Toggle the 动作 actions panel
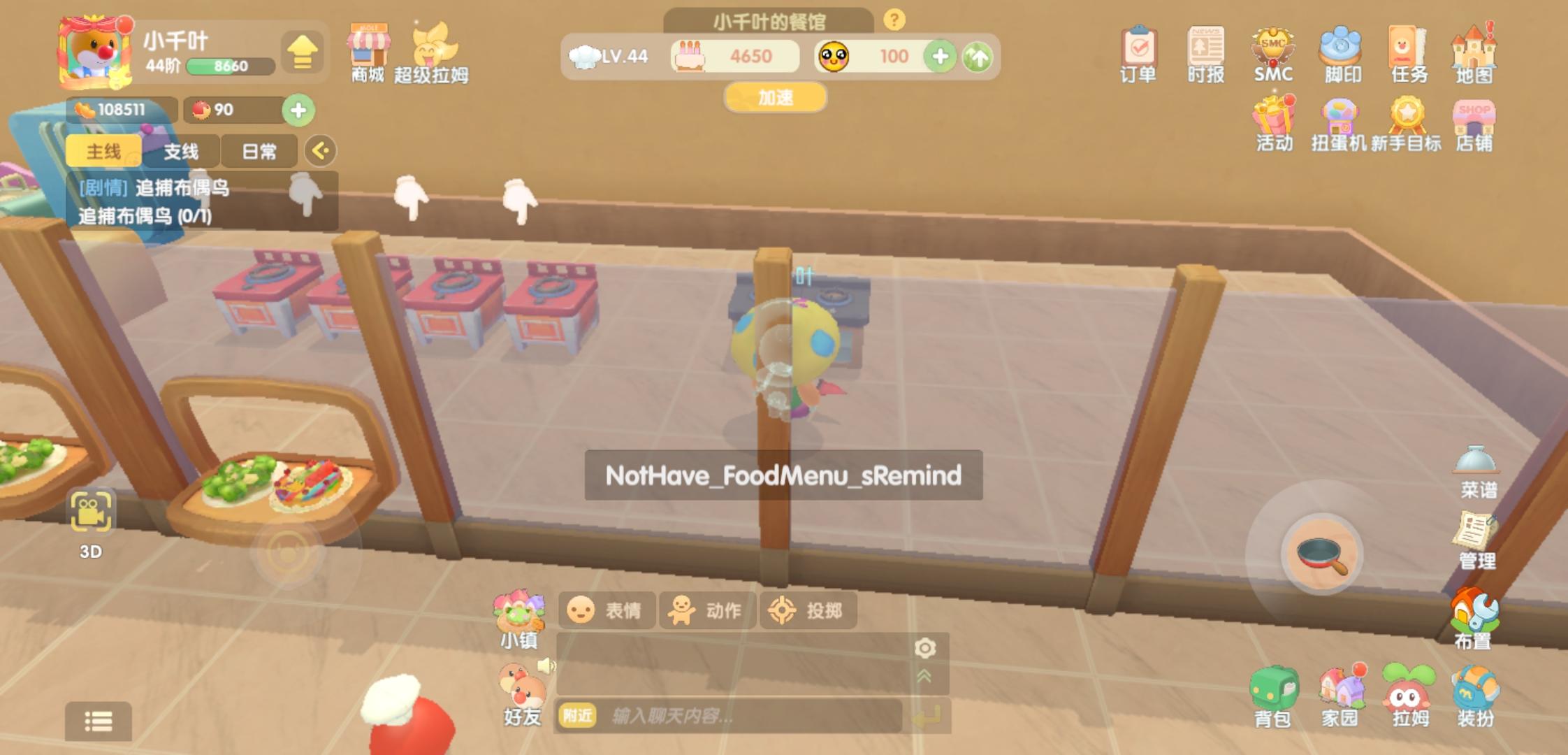Viewport: 1568px width, 755px height. 707,610
